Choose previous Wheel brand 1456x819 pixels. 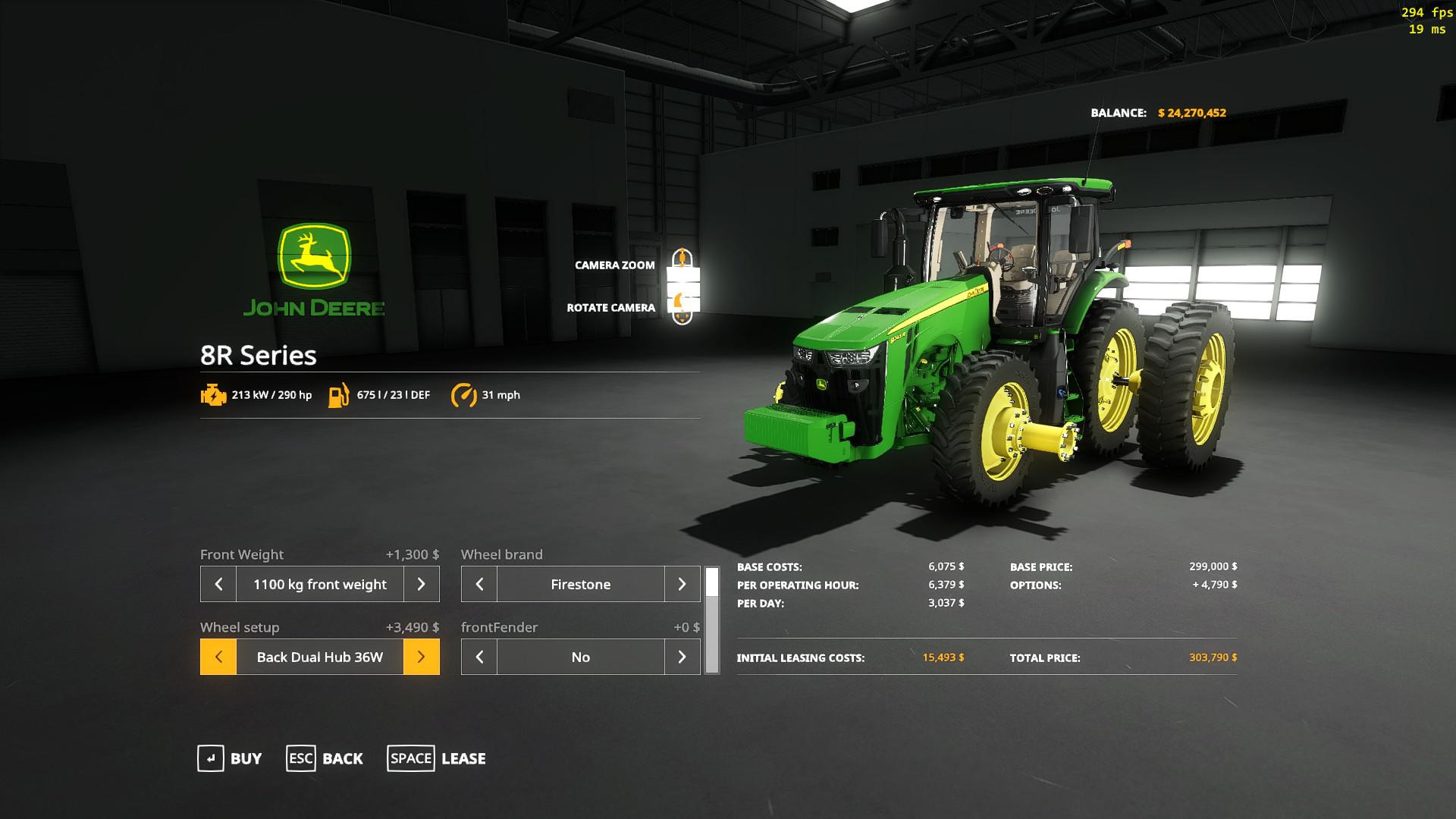click(x=479, y=584)
